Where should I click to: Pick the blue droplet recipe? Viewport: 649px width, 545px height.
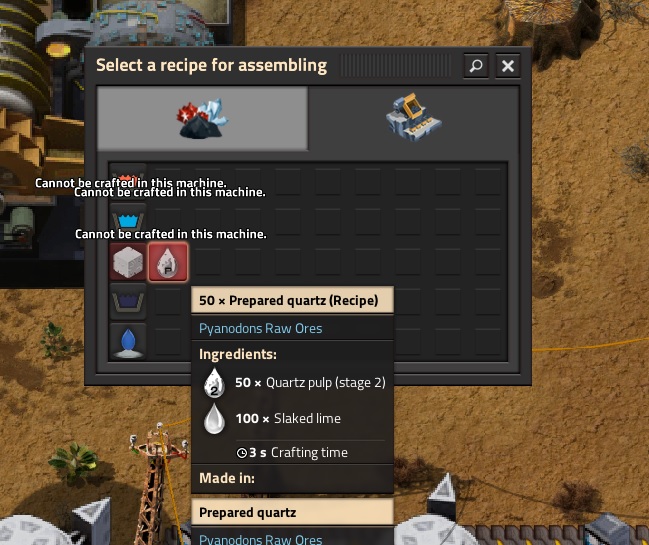click(x=128, y=340)
